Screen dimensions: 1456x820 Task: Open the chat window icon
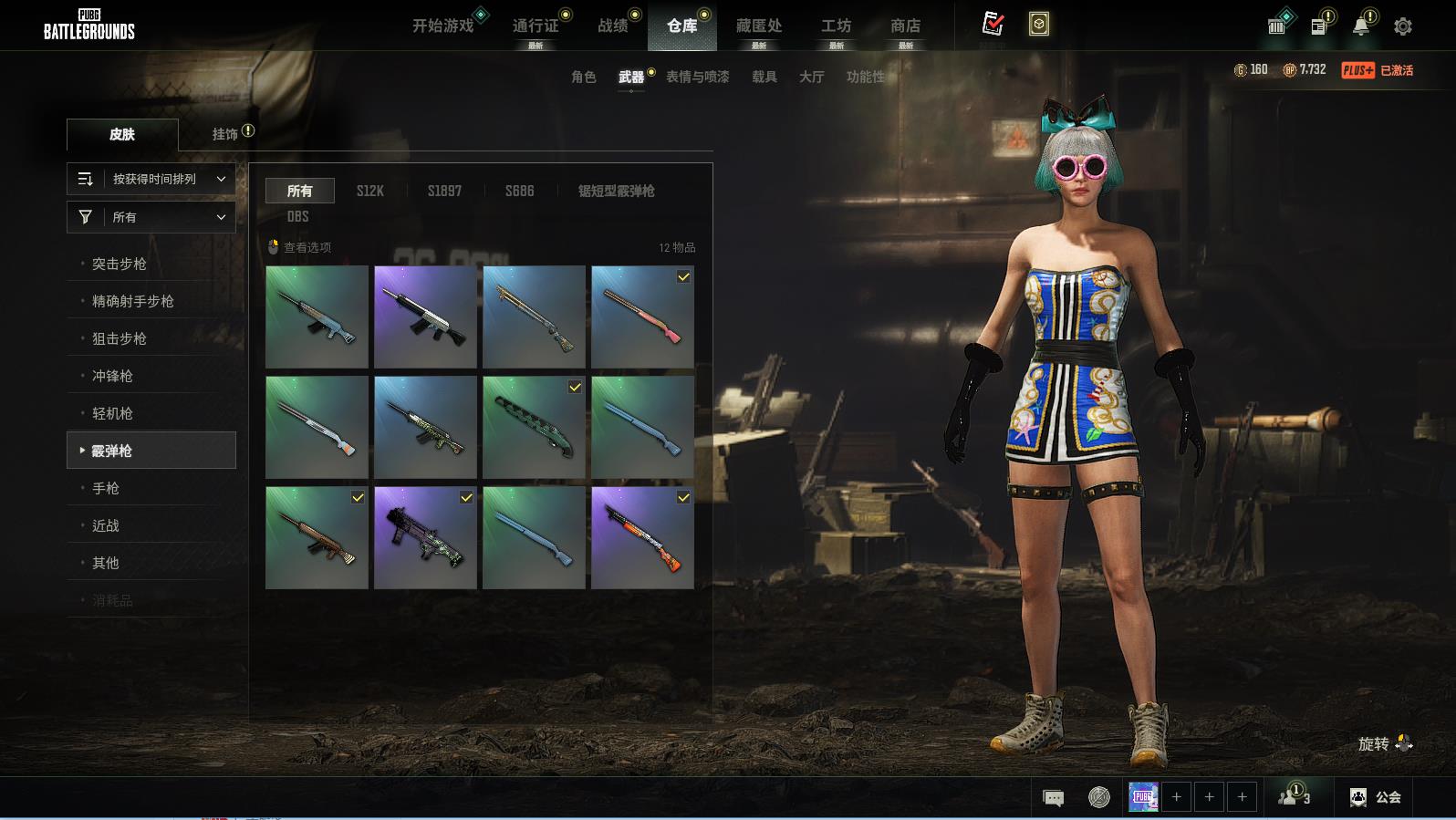[1053, 798]
